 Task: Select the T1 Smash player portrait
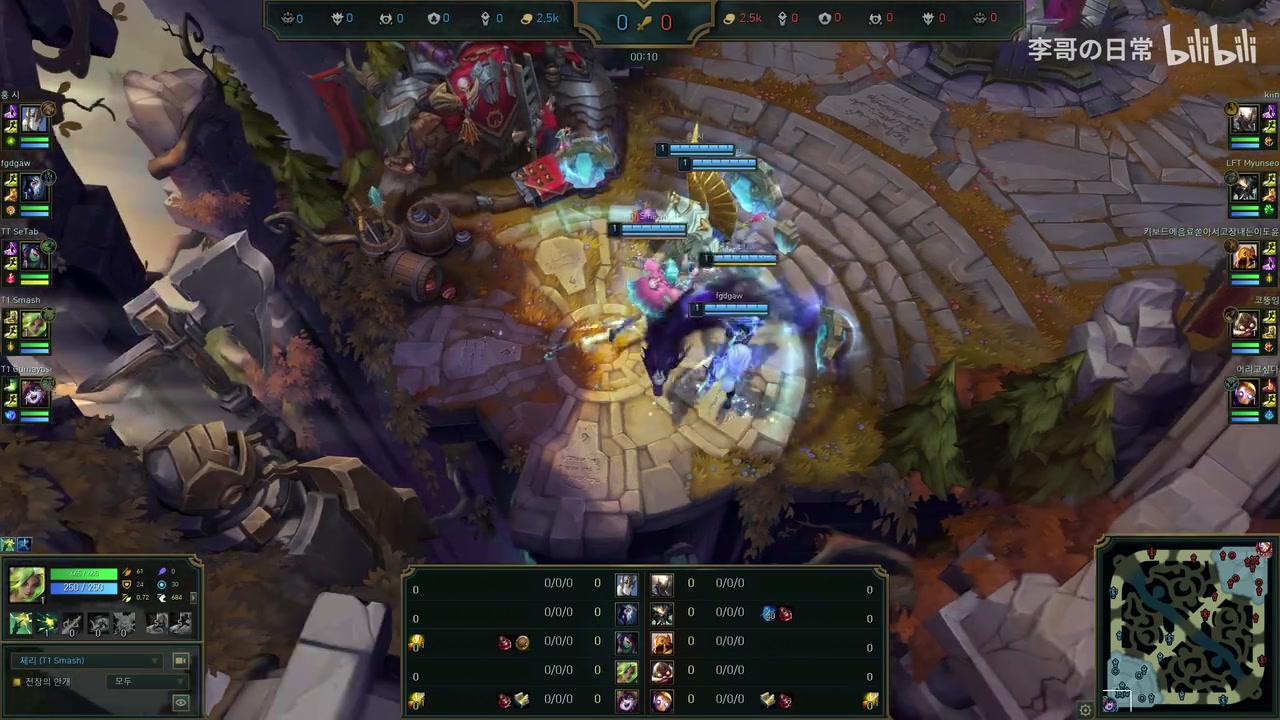[35, 324]
